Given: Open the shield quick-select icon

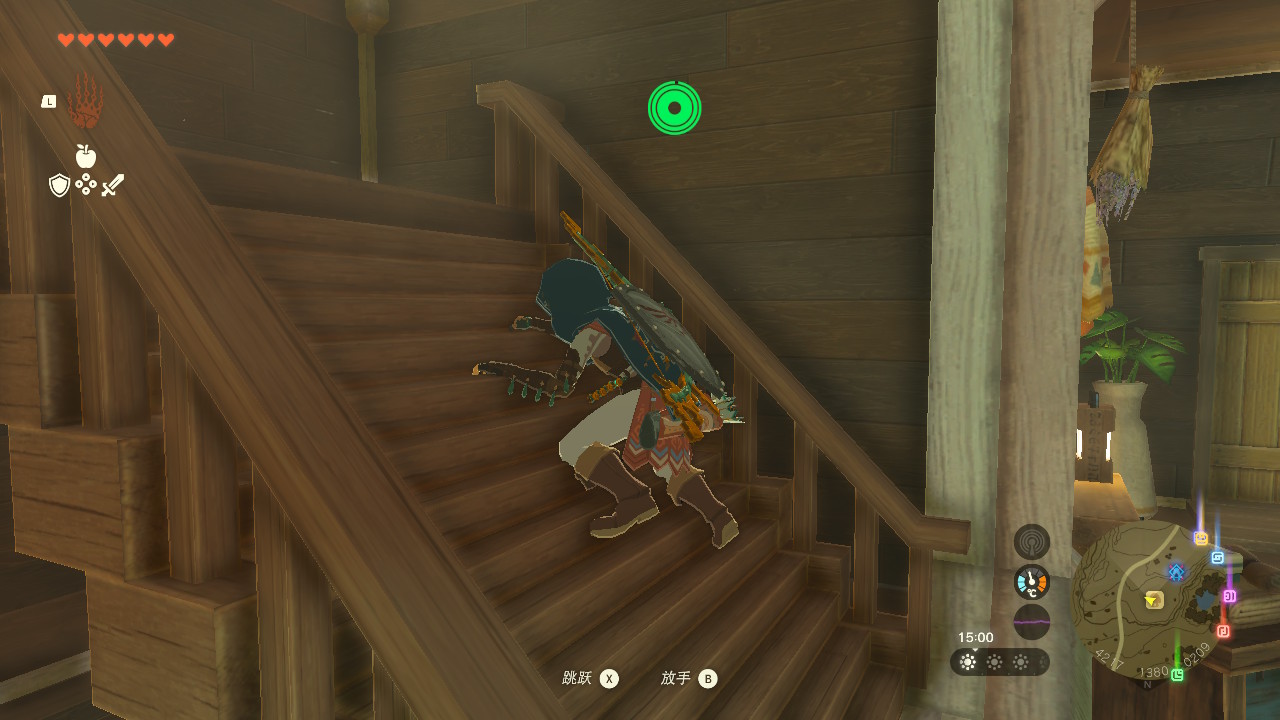Looking at the screenshot, I should (x=60, y=185).
